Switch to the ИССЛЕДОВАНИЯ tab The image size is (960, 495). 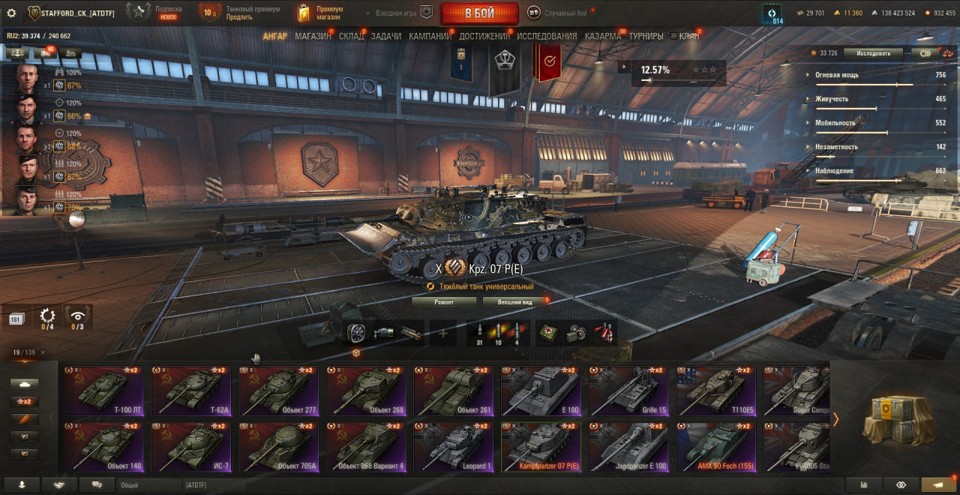(x=547, y=36)
